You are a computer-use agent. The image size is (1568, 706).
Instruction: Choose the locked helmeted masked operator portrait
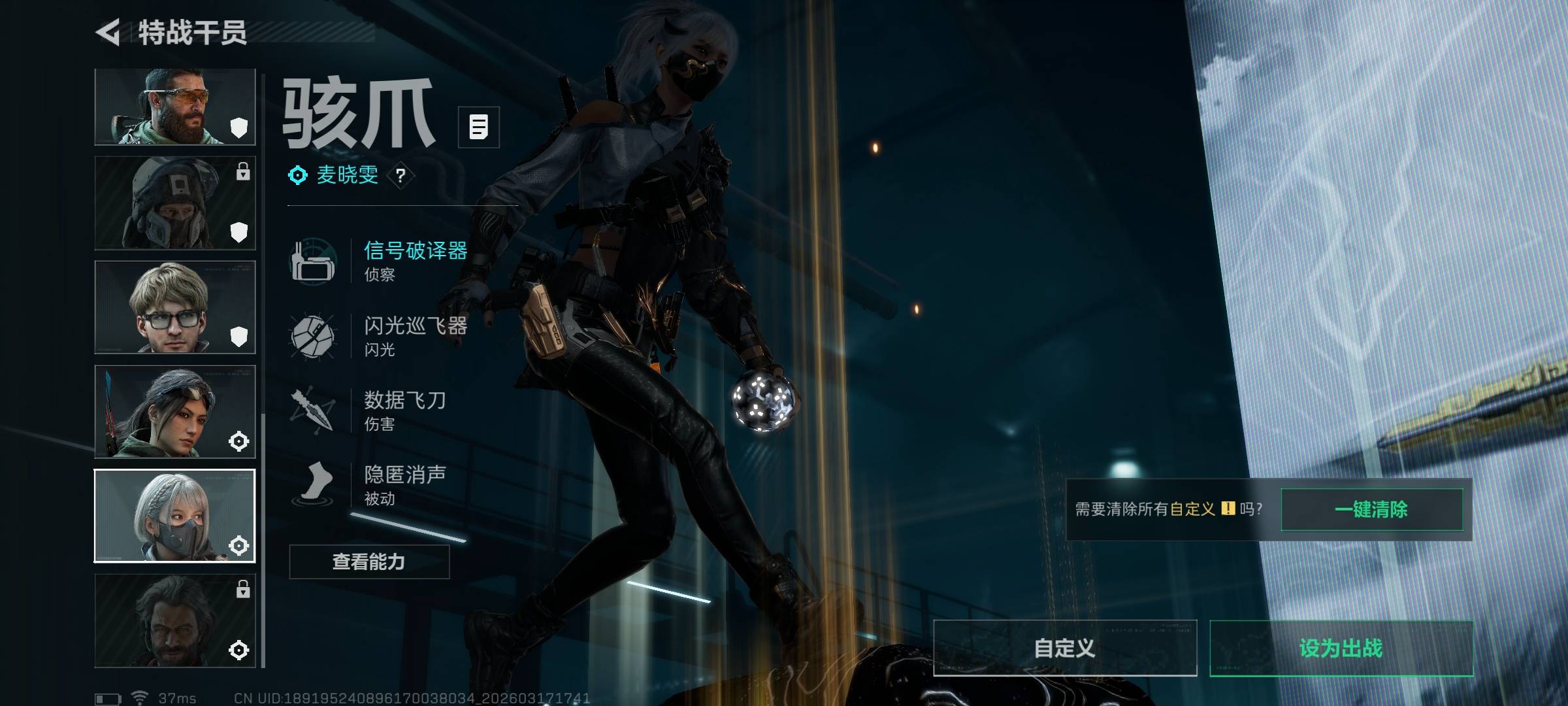tap(175, 203)
